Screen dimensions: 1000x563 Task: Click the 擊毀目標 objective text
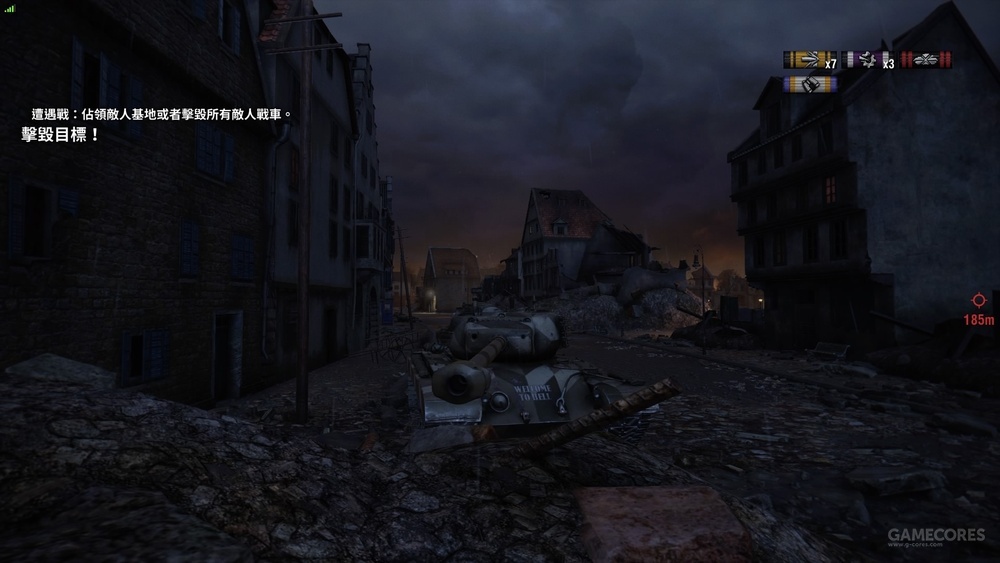[x=60, y=134]
